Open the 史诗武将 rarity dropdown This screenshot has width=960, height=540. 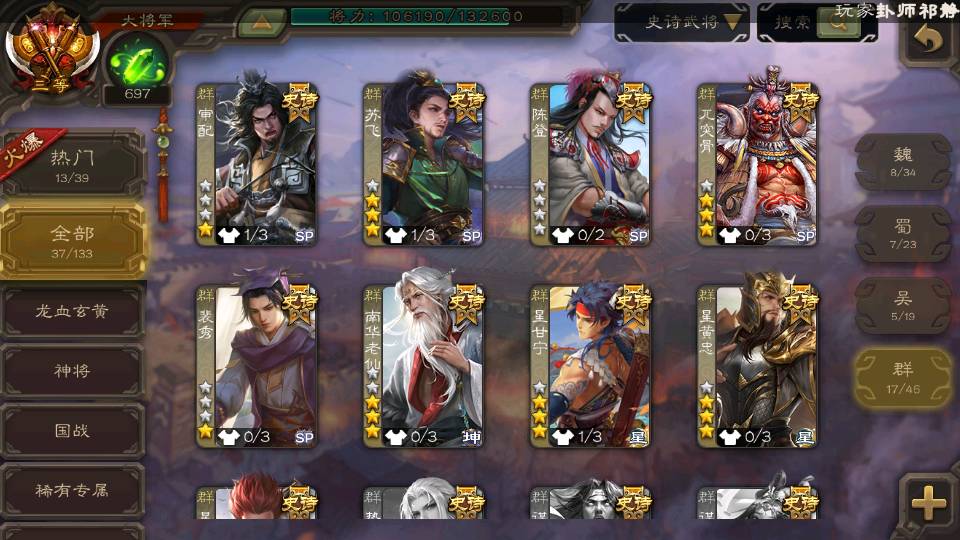pyautogui.click(x=682, y=22)
